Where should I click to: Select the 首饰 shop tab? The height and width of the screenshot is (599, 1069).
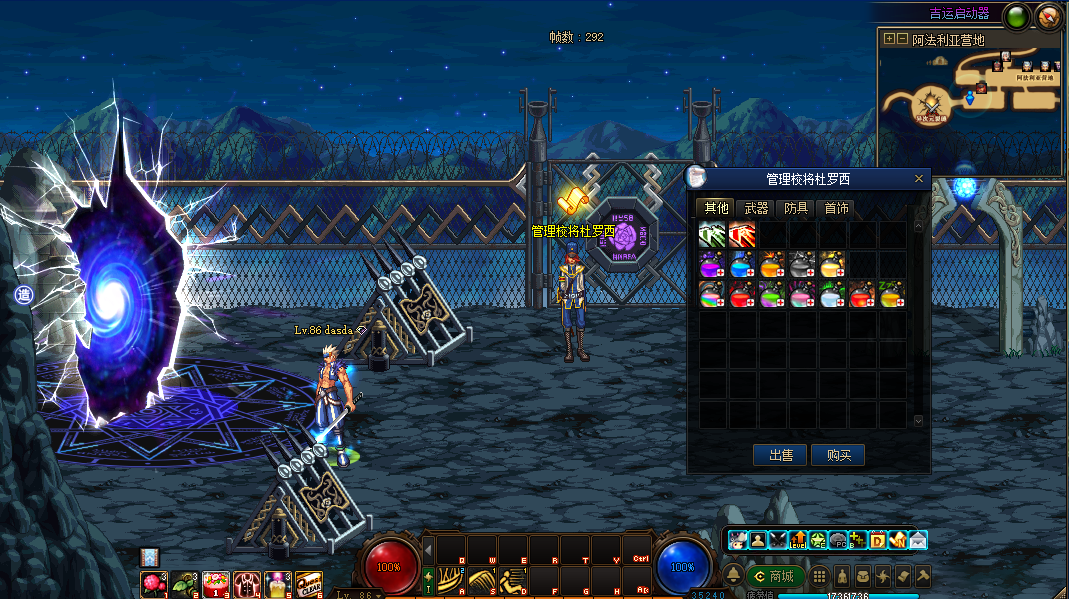point(836,208)
